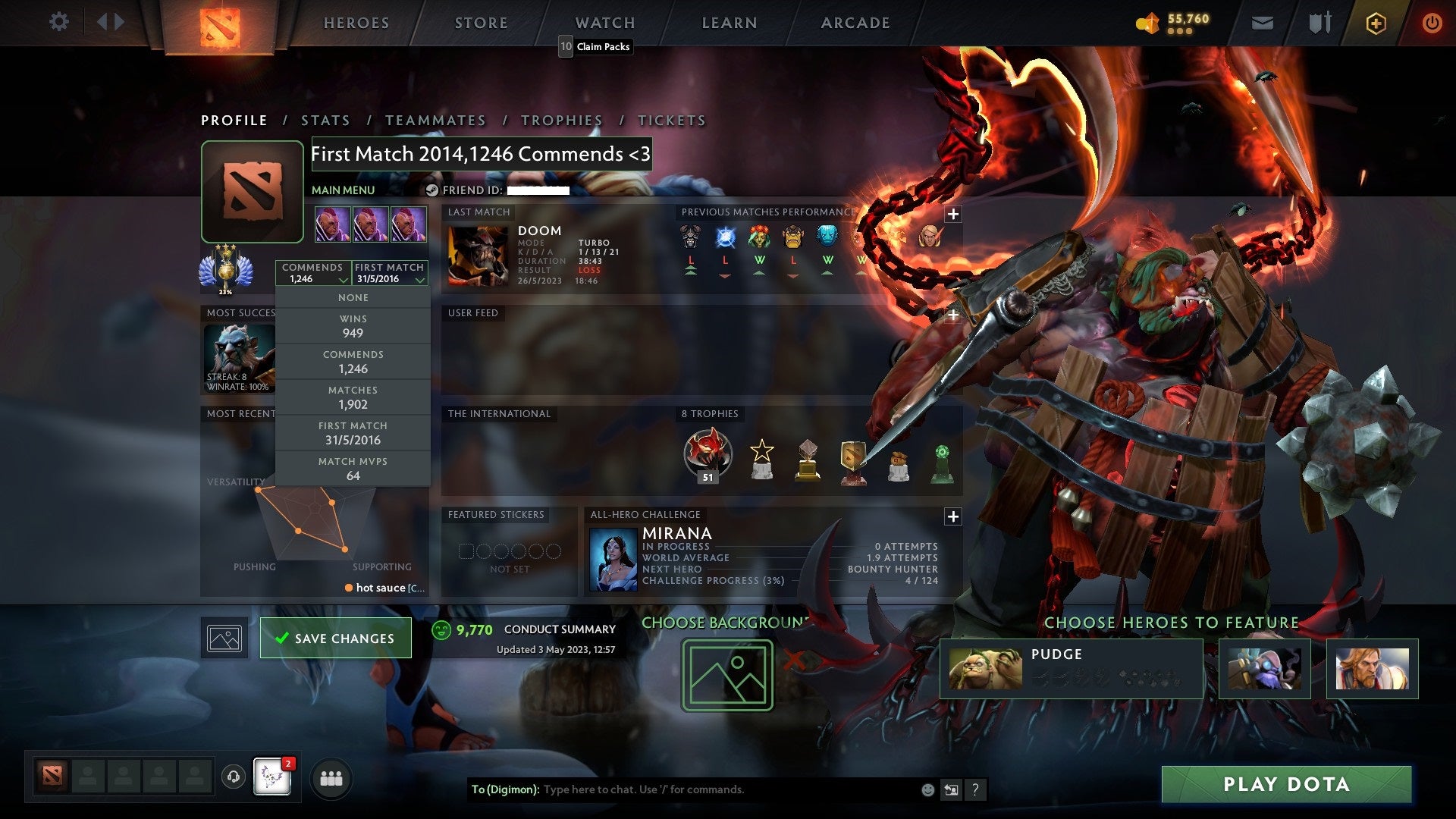Open the FIRST MATCH dropdown chevron
The height and width of the screenshot is (819, 1456).
click(x=420, y=279)
